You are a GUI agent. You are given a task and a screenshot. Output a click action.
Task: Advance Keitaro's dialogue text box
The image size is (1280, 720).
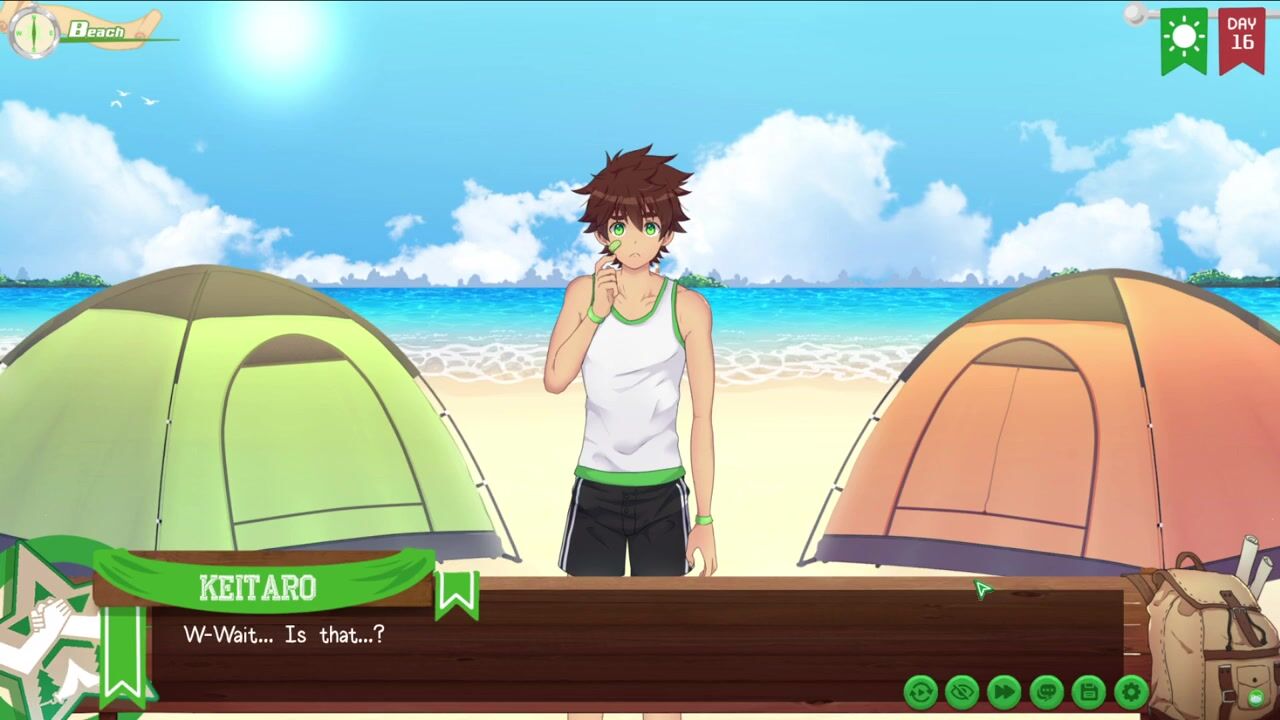click(x=600, y=640)
